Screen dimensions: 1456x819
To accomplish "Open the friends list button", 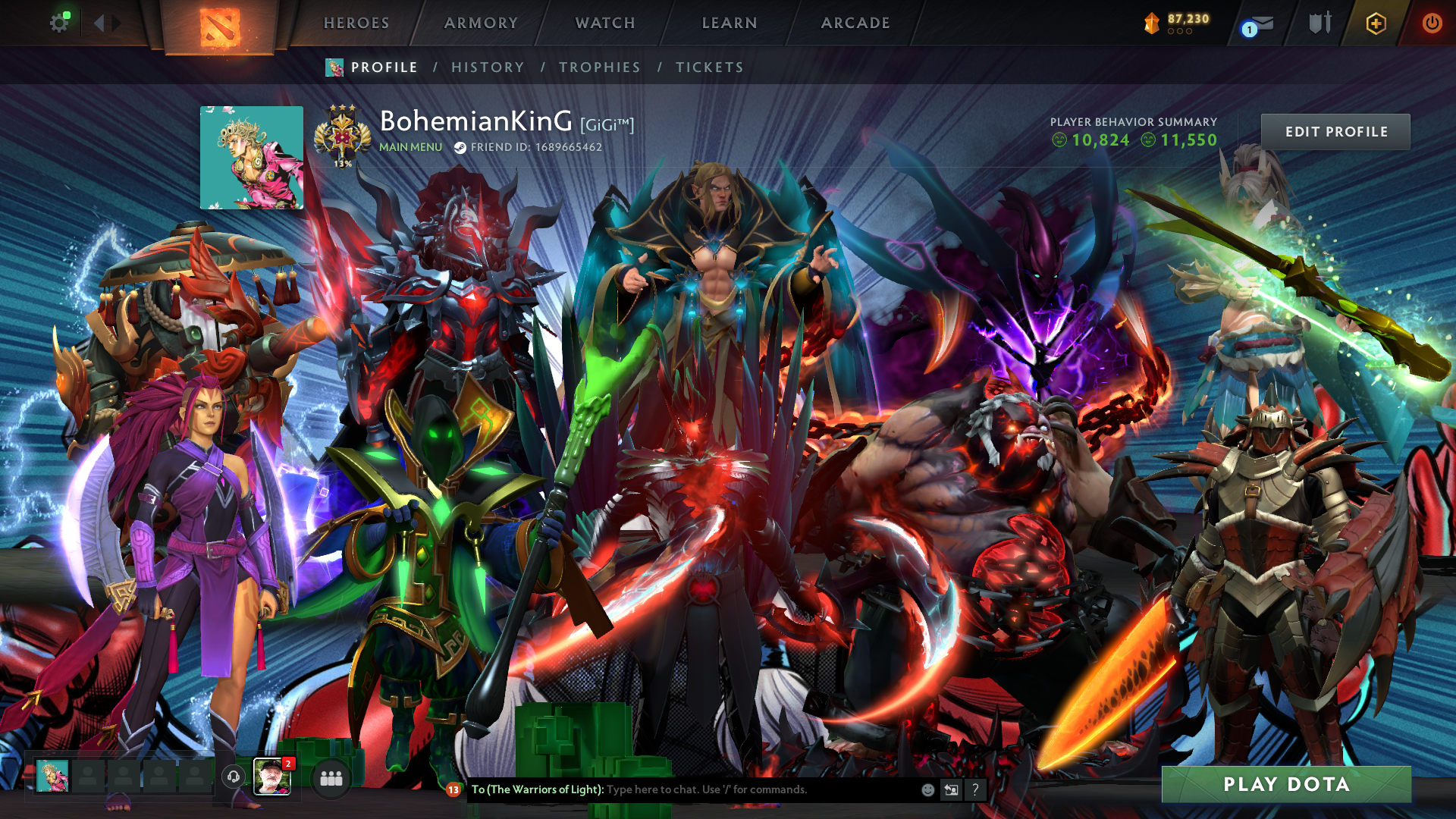I will 331,778.
